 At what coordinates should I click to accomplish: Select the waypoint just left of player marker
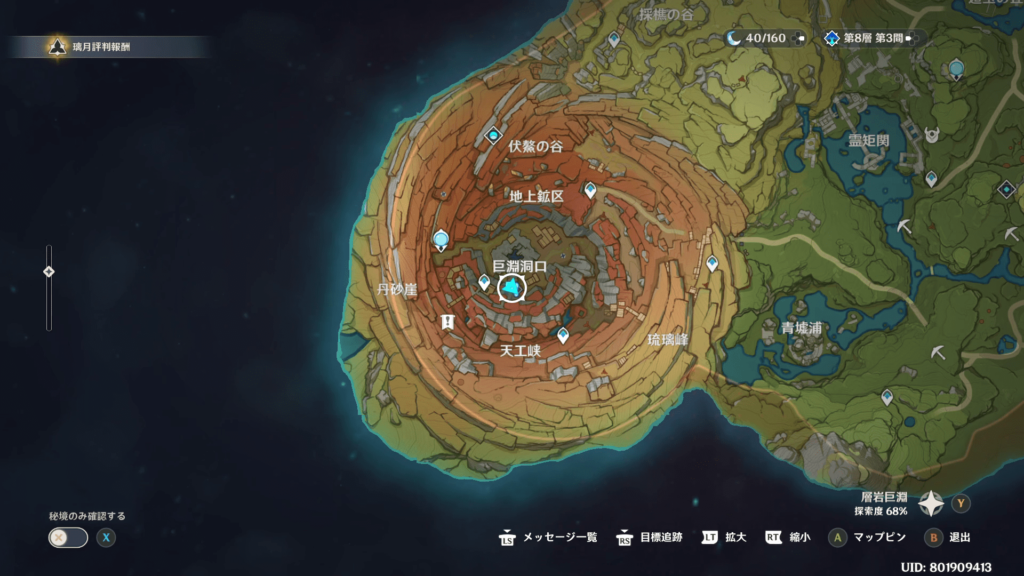(x=484, y=283)
